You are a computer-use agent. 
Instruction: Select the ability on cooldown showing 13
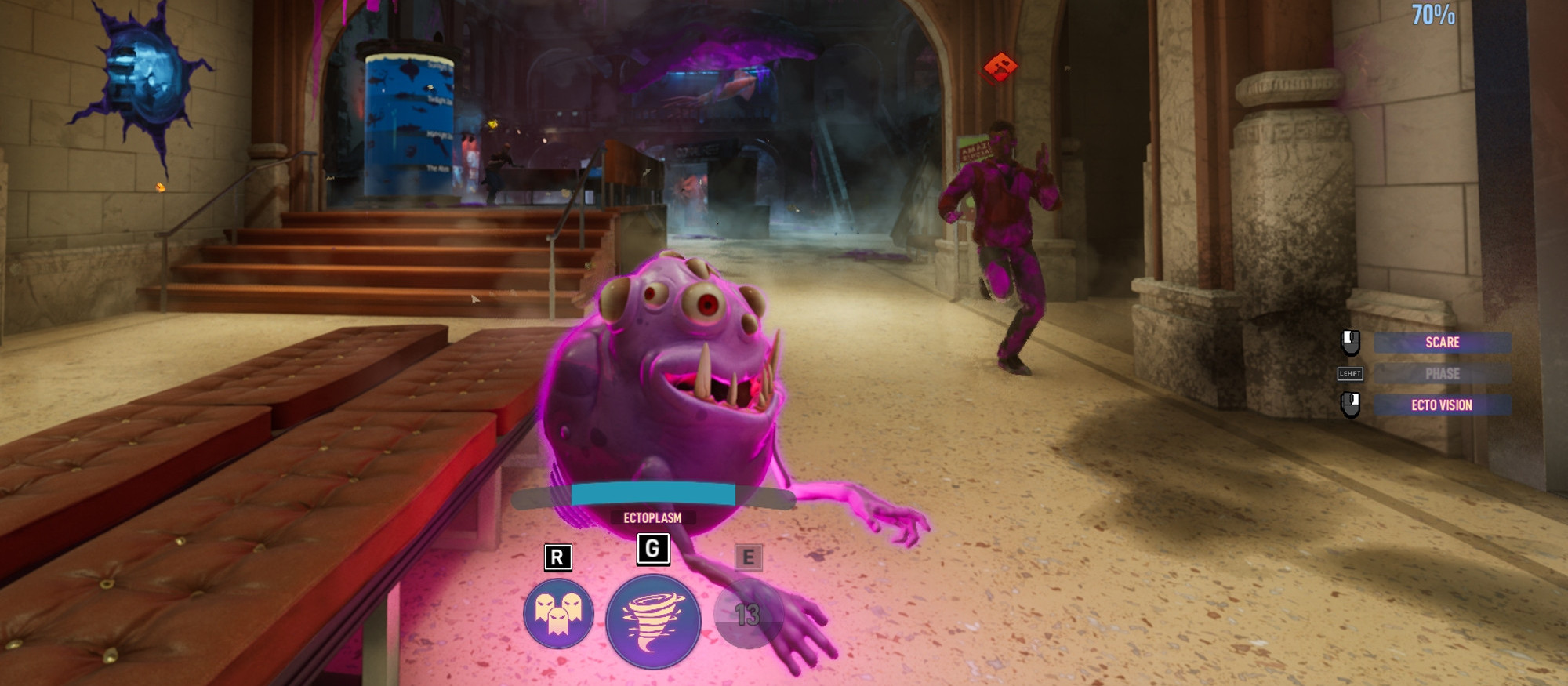click(748, 615)
